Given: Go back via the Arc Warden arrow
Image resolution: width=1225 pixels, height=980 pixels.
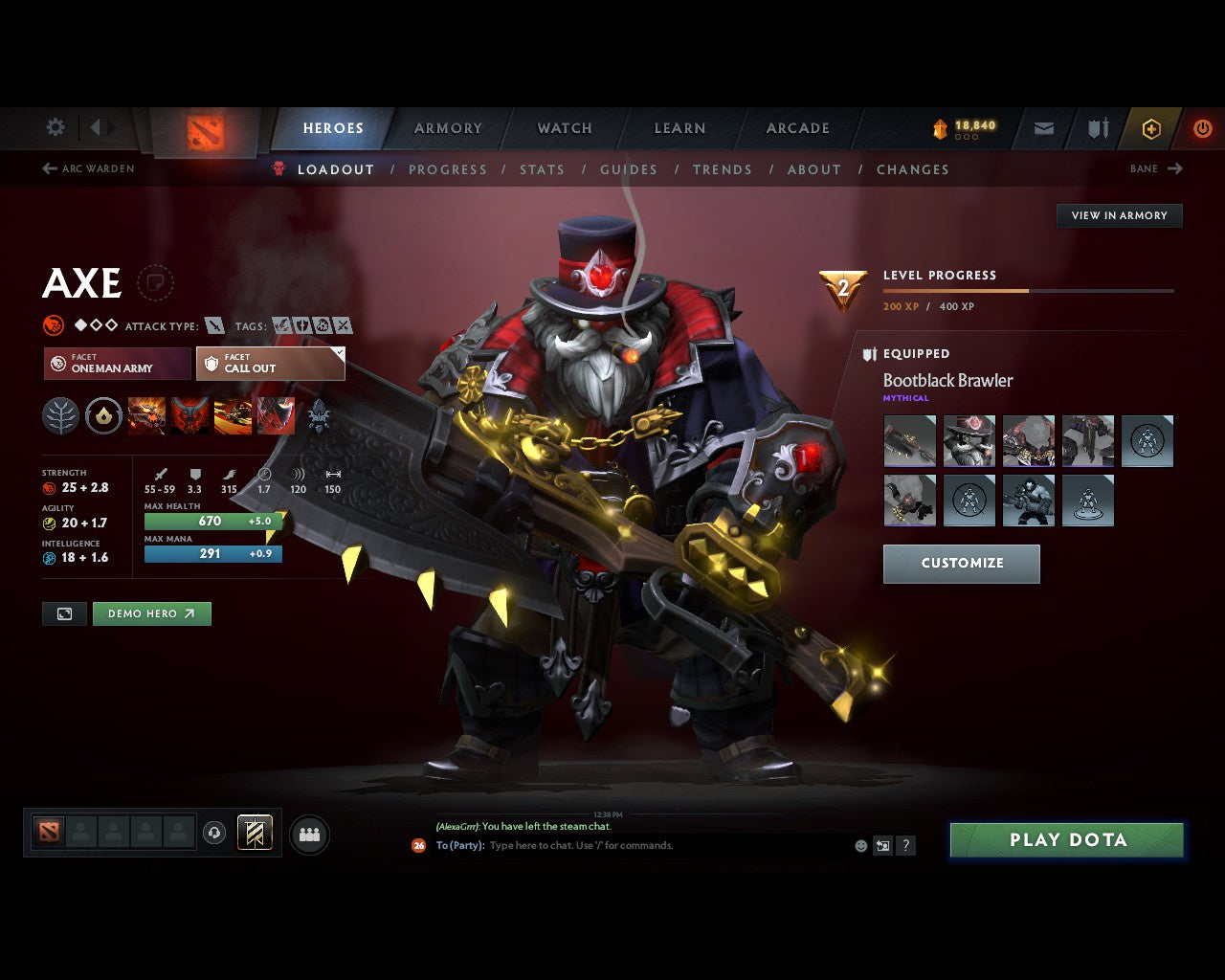Looking at the screenshot, I should [x=48, y=168].
